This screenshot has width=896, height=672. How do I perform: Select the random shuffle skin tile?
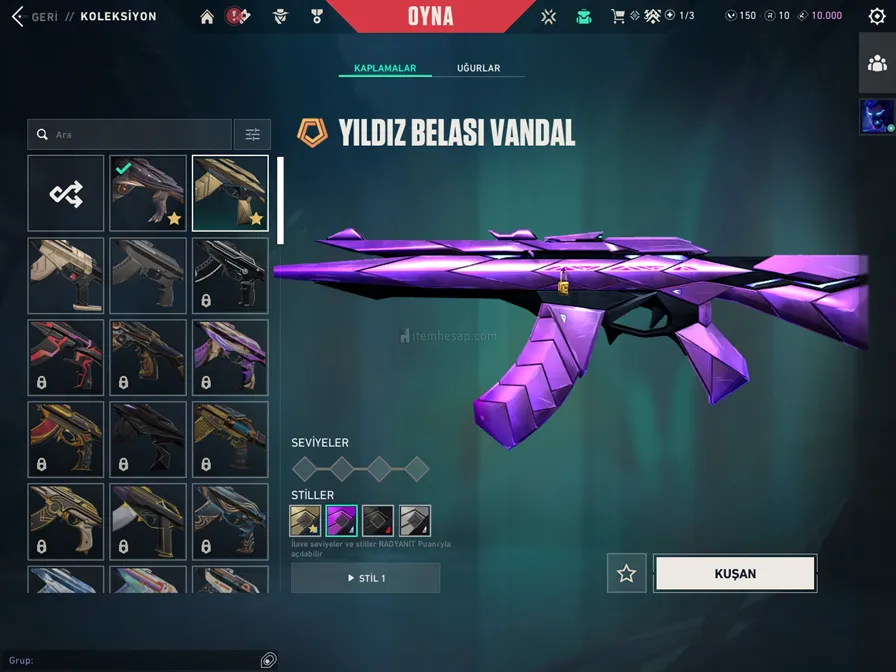point(66,193)
